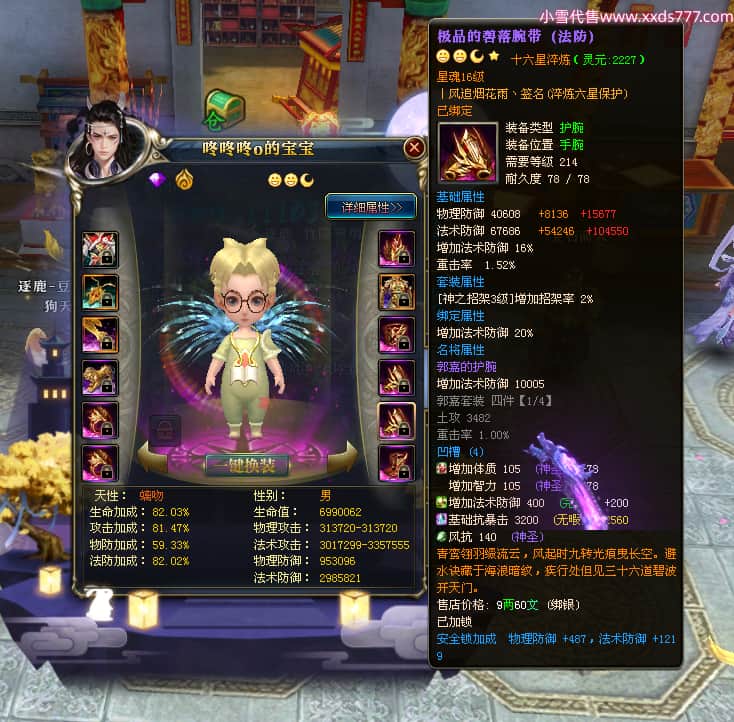734x722 pixels.
Task: Open the green warehouse chest icon
Action: click(x=221, y=106)
